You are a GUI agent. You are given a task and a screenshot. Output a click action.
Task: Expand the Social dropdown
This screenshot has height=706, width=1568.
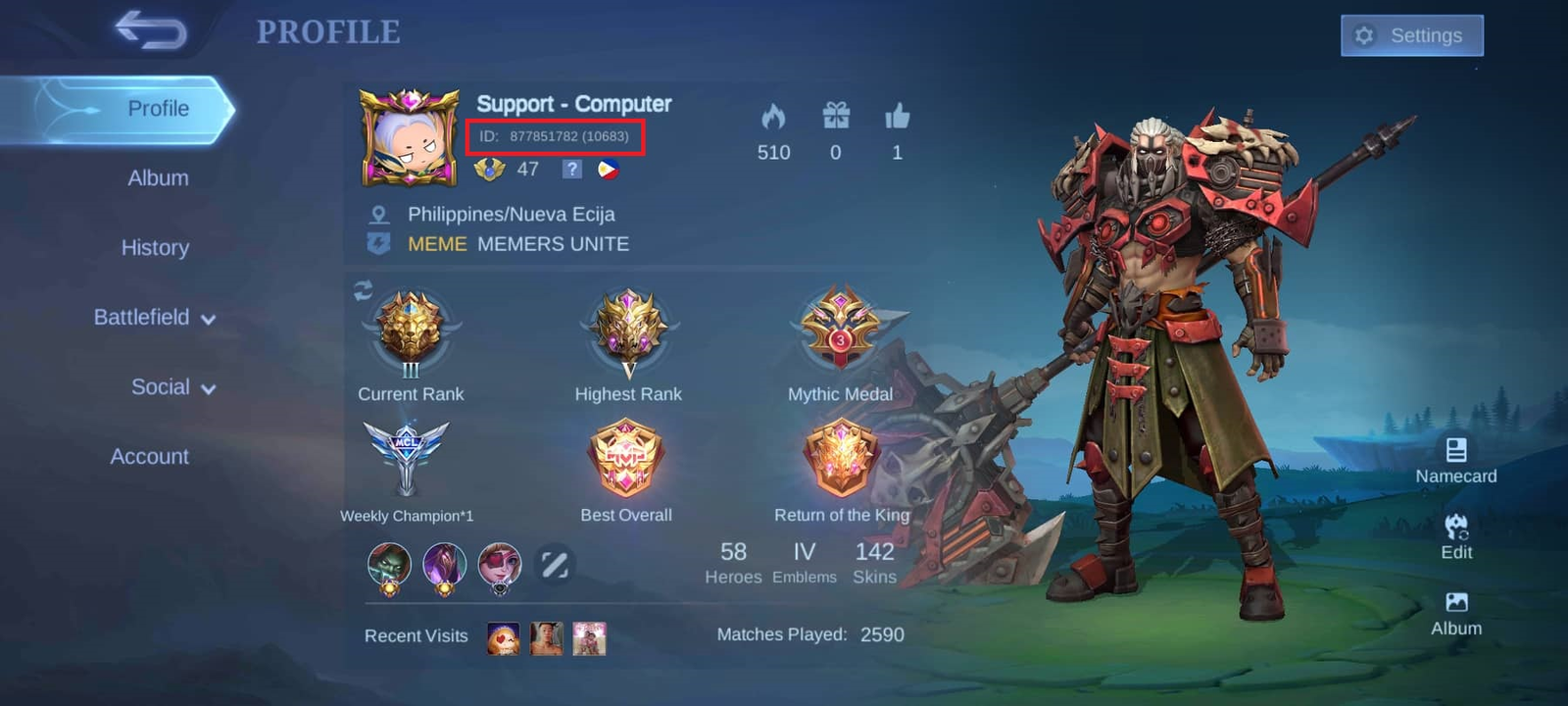pyautogui.click(x=161, y=387)
